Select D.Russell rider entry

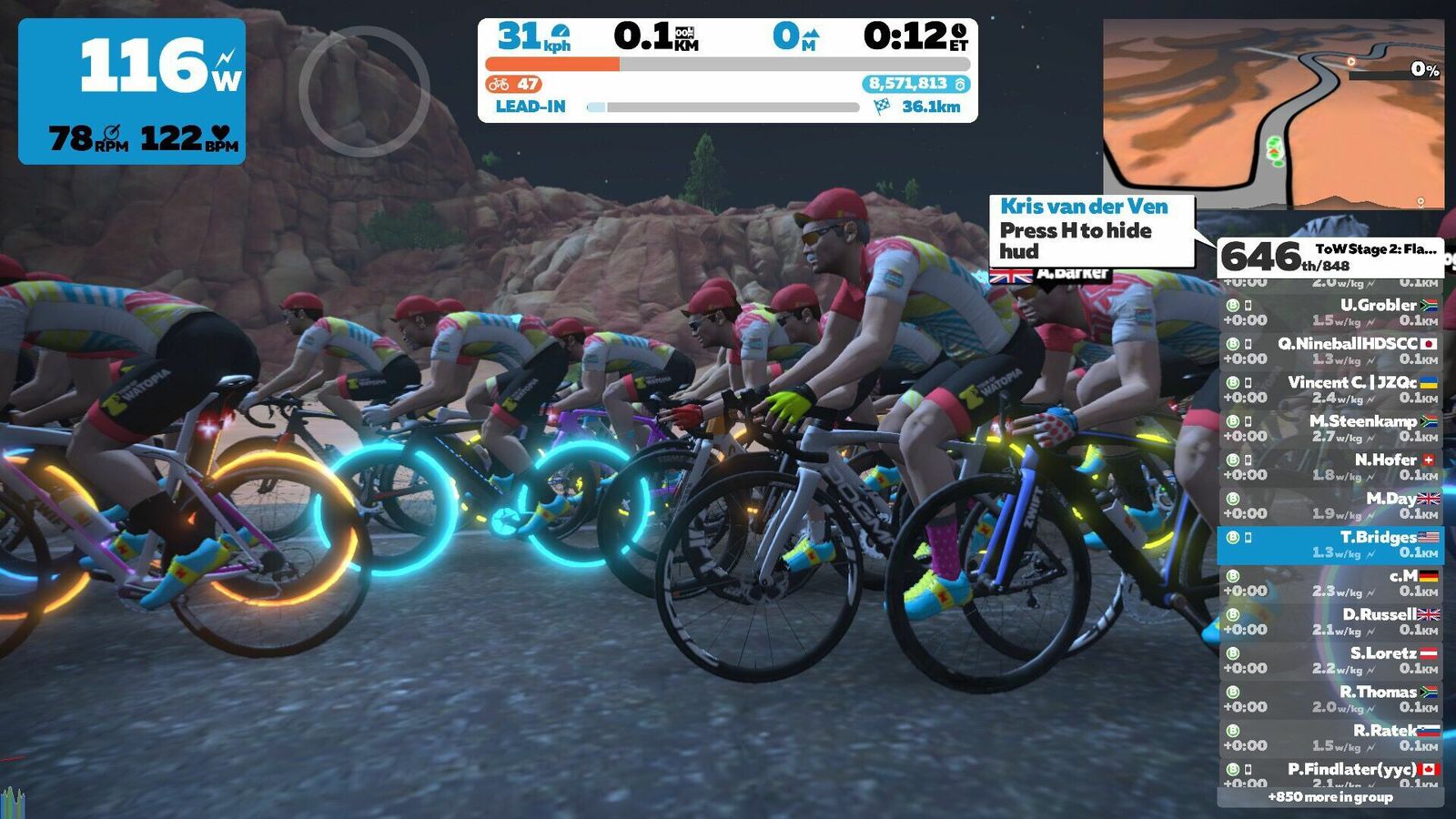[1330, 622]
